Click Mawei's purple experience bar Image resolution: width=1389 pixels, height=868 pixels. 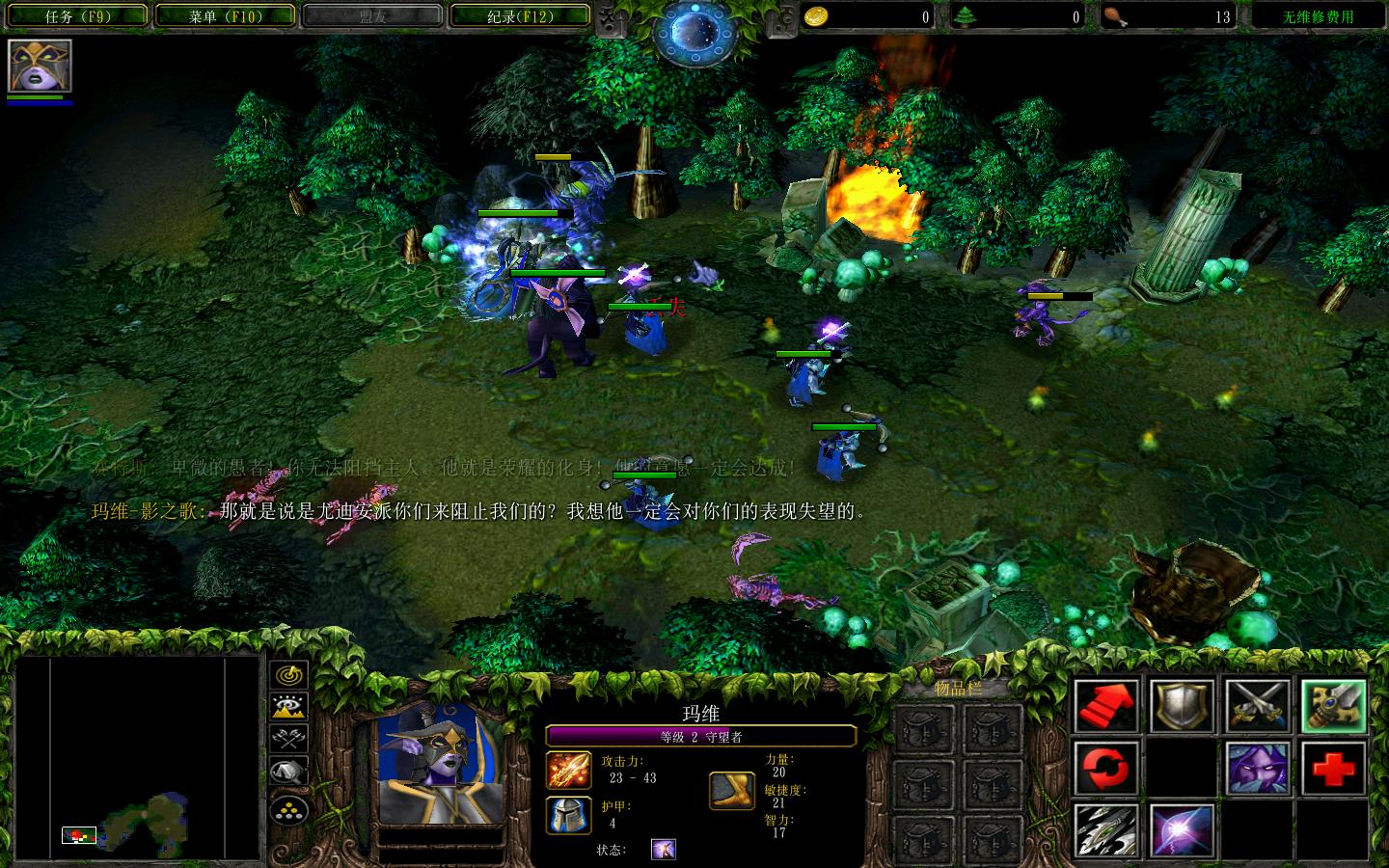[699, 735]
